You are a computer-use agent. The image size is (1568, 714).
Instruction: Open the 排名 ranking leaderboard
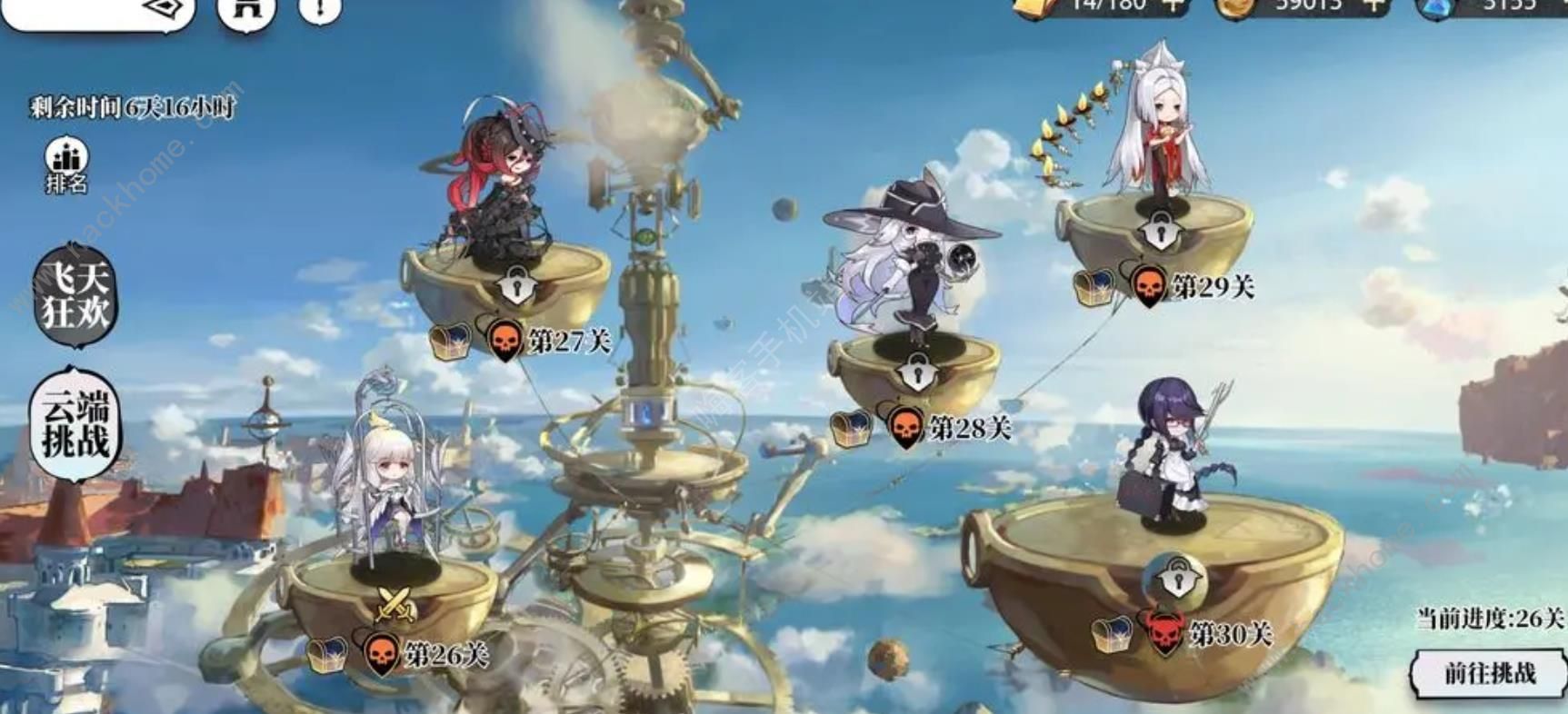pyautogui.click(x=66, y=165)
